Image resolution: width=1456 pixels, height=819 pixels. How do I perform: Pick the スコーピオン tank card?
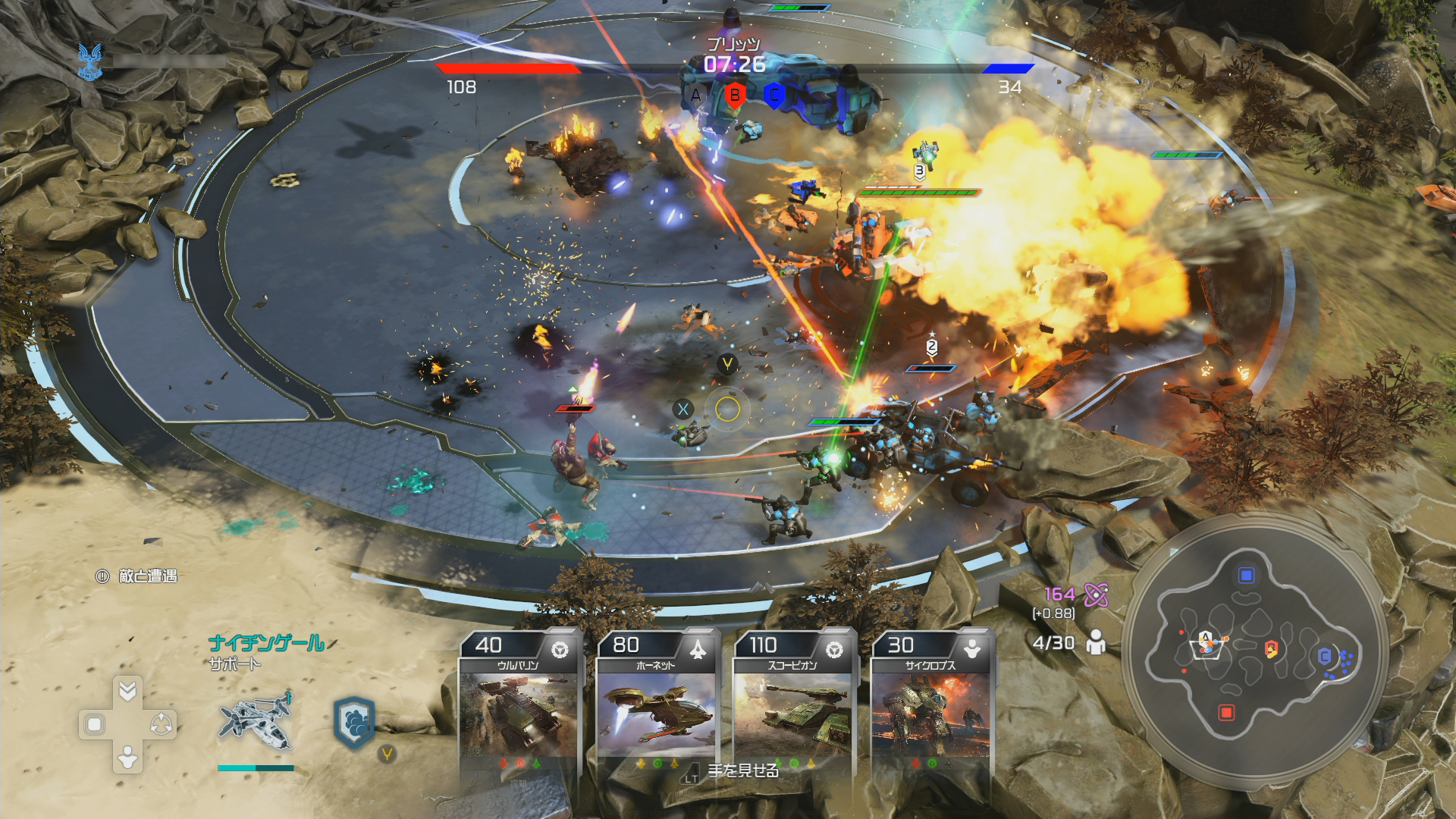[793, 701]
